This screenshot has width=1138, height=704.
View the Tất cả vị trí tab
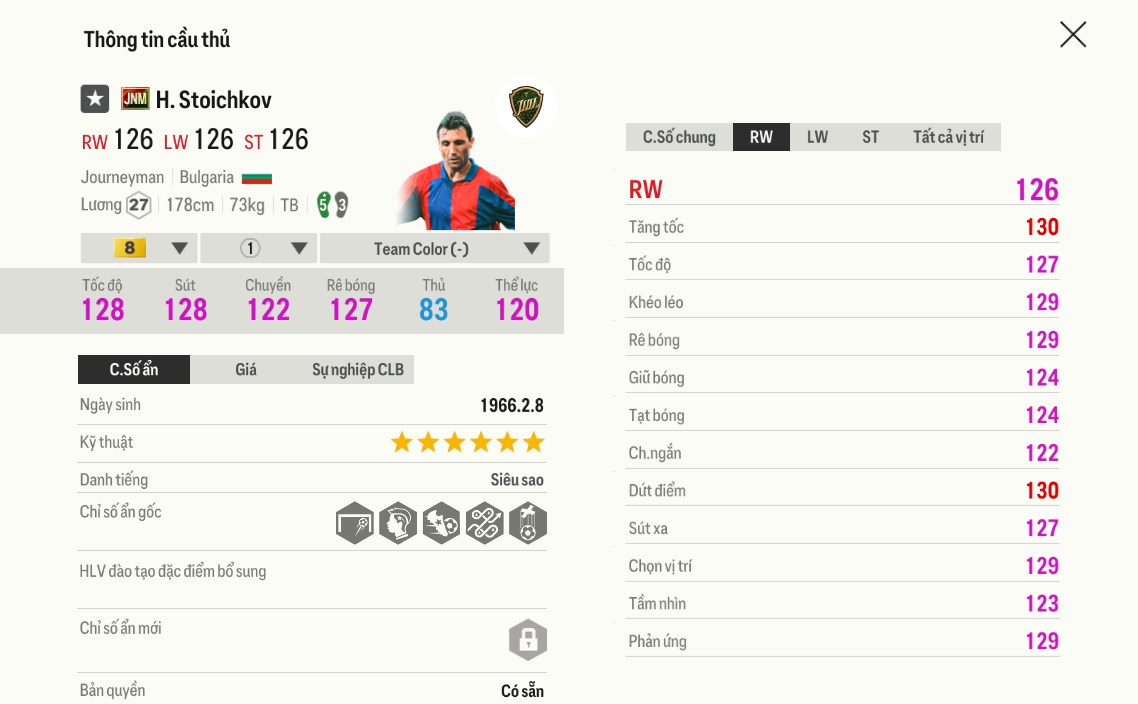click(947, 137)
